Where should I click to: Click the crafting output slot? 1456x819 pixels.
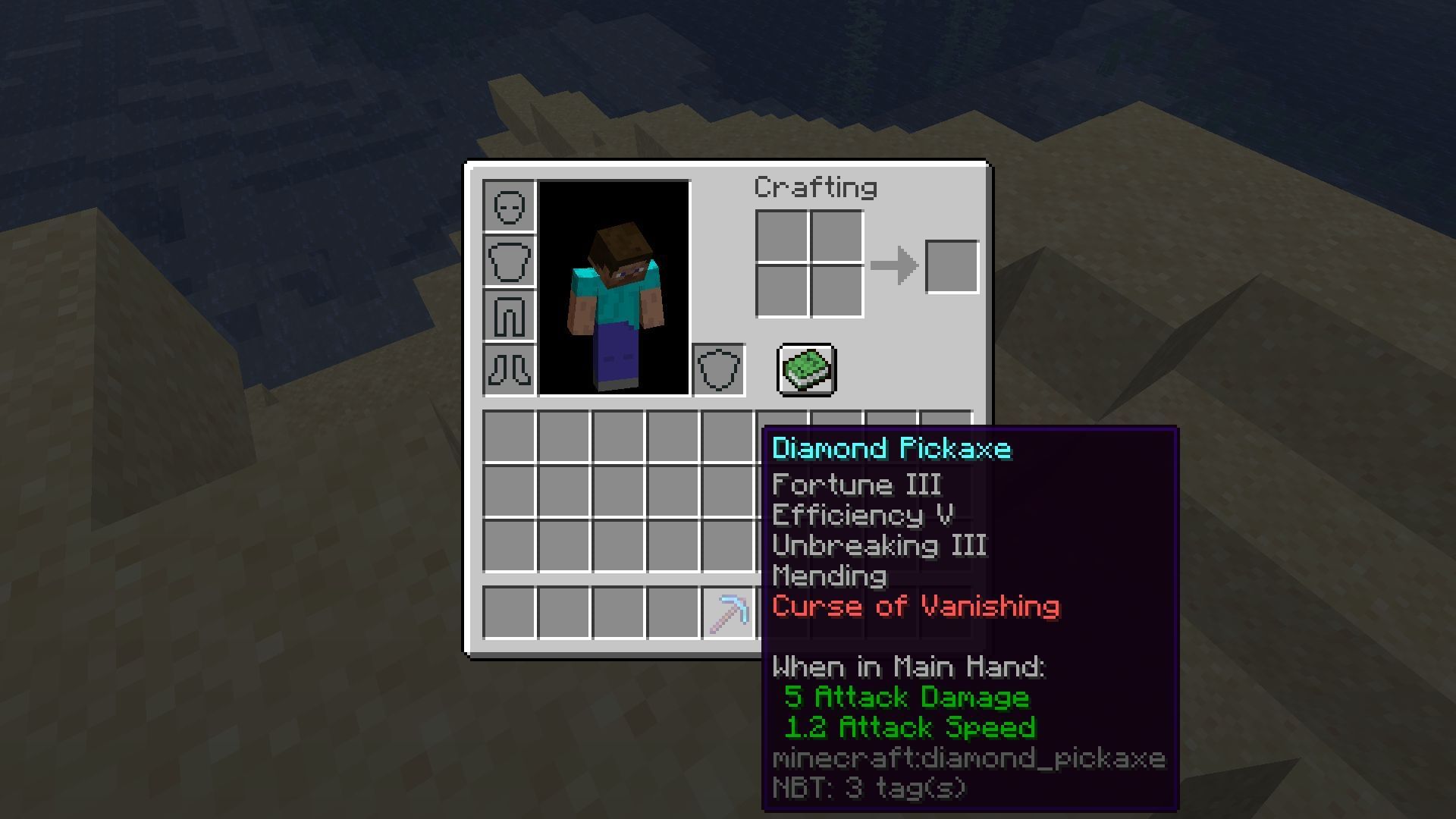tap(951, 265)
